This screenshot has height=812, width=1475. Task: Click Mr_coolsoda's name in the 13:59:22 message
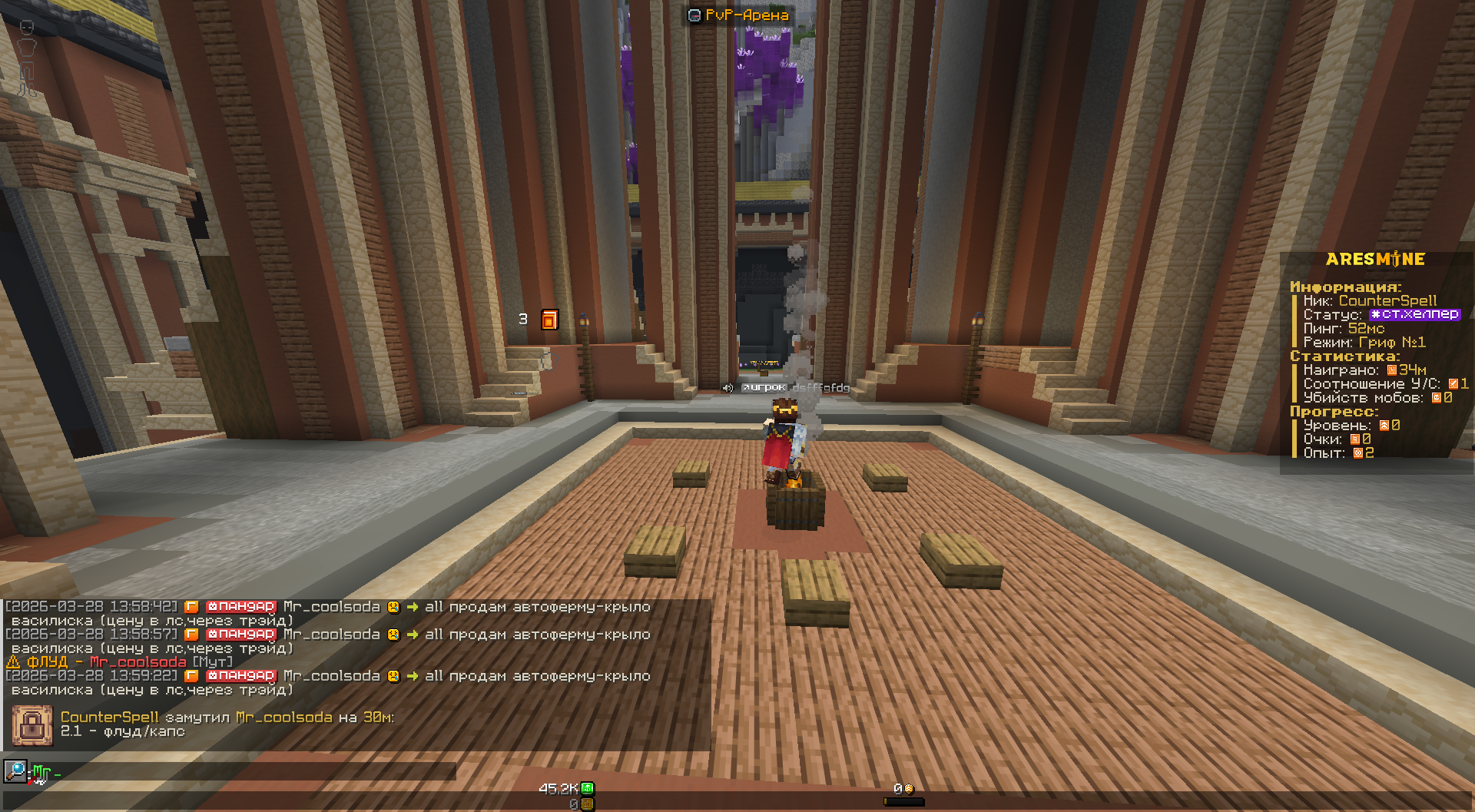click(332, 676)
